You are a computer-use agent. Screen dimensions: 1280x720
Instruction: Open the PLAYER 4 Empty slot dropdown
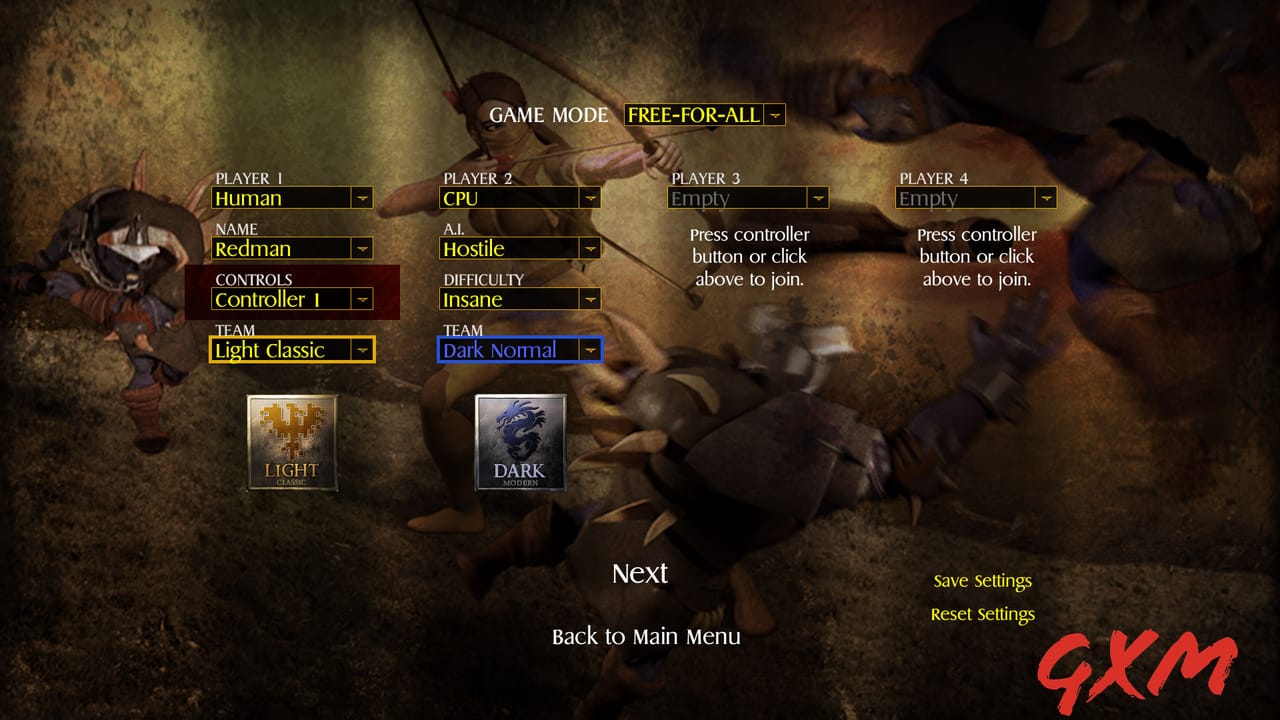(x=1047, y=198)
